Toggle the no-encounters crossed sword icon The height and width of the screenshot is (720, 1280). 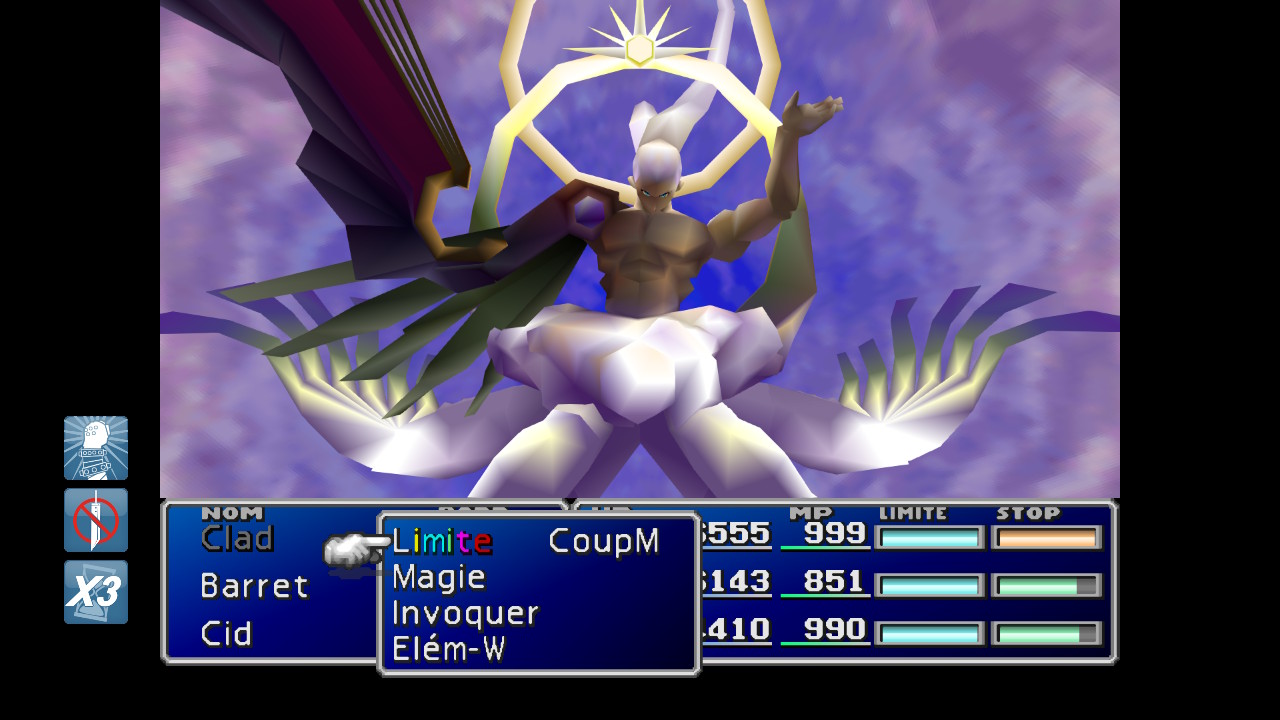96,520
